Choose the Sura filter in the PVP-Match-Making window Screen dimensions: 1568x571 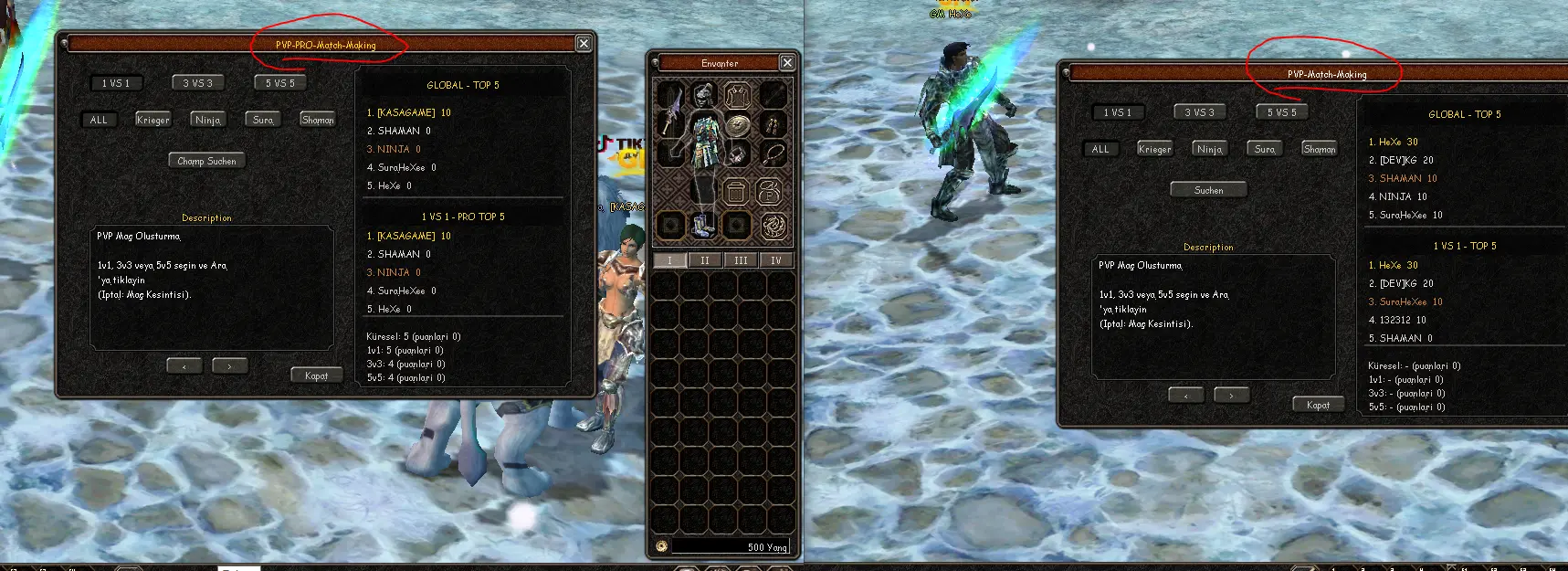click(1264, 149)
